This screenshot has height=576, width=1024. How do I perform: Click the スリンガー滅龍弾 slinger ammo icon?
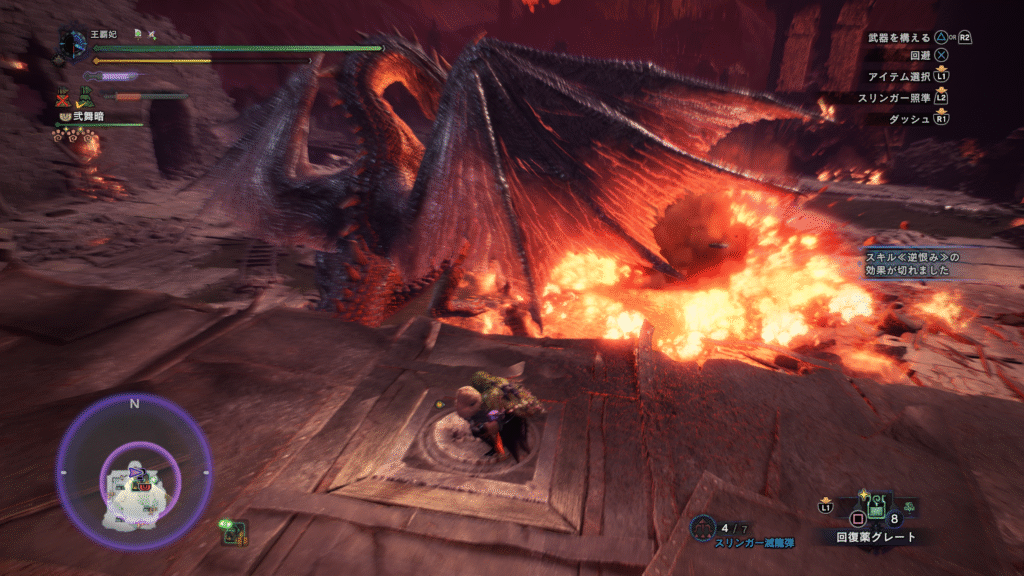coord(703,526)
